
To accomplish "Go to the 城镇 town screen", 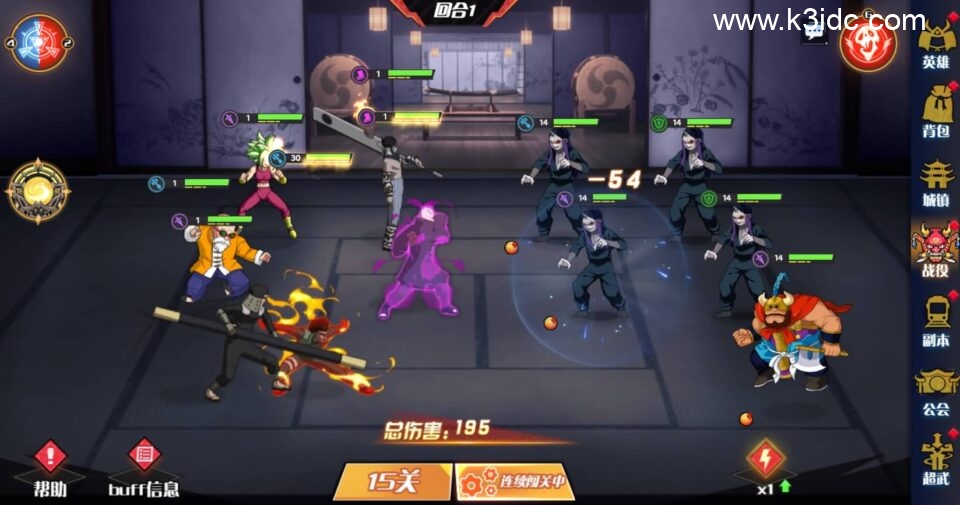I will click(x=935, y=185).
